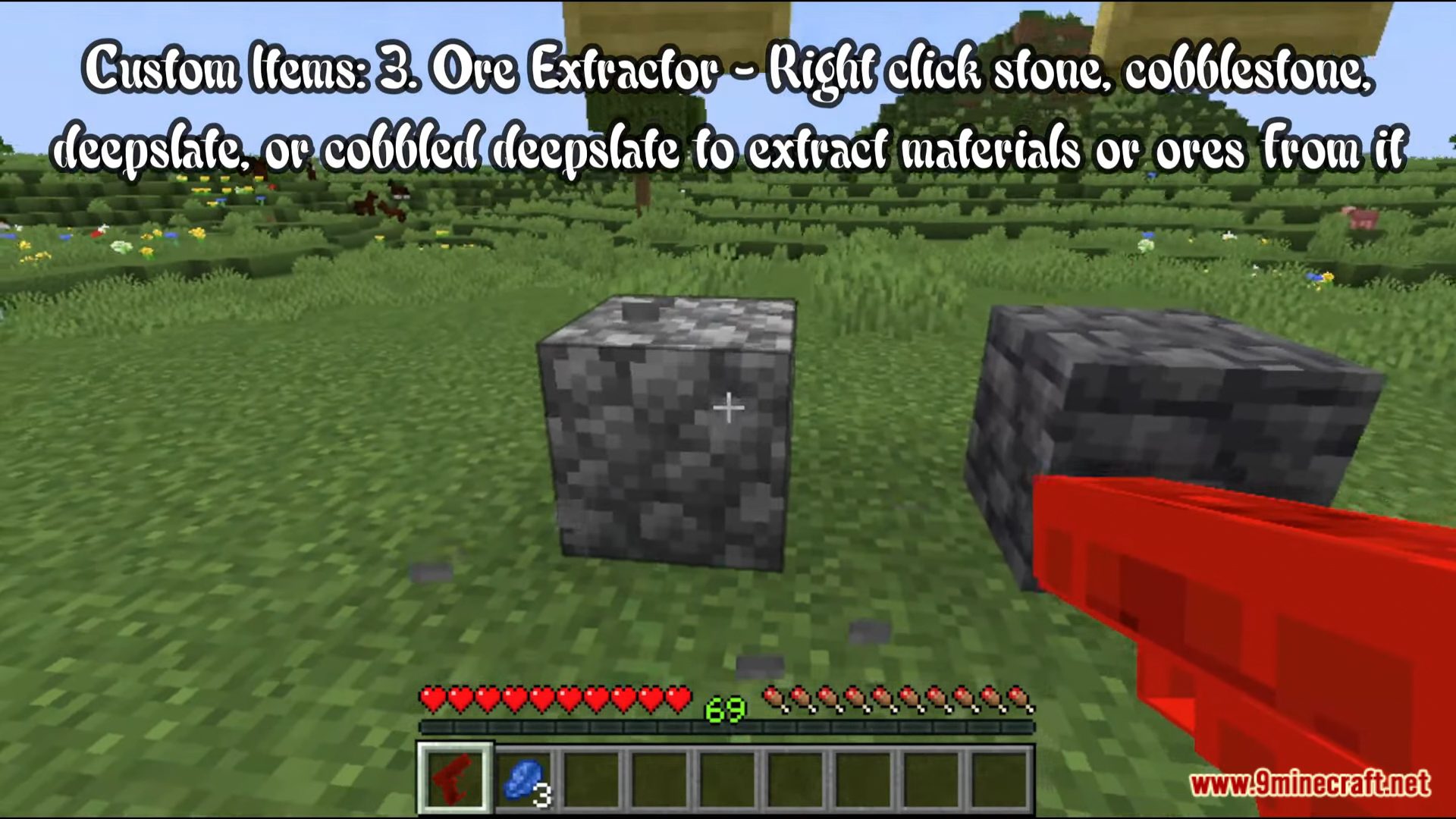Click the crosshair at screen center

[728, 408]
